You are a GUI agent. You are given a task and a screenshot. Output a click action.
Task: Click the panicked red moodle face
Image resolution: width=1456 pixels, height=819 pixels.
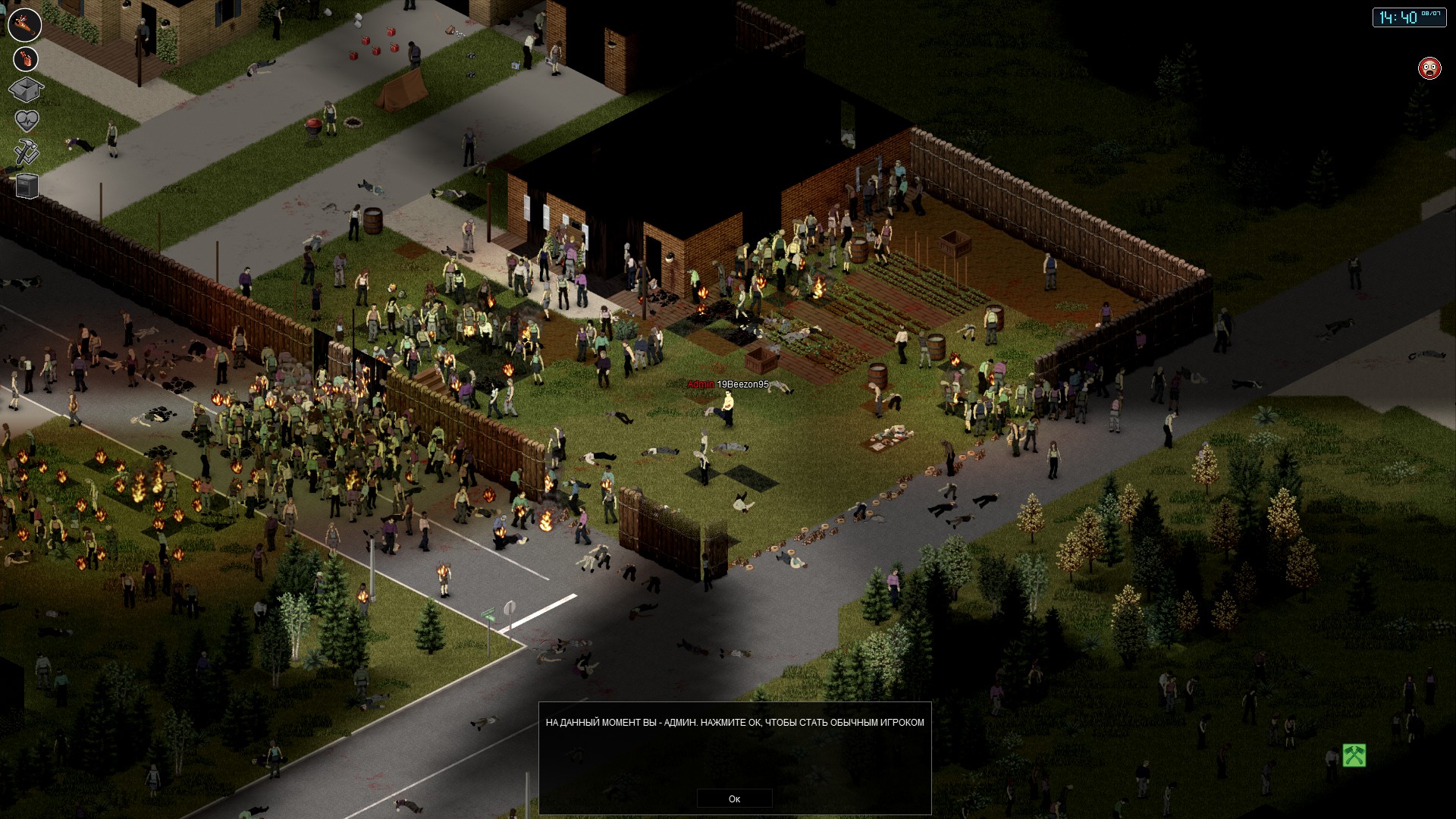[x=1431, y=66]
